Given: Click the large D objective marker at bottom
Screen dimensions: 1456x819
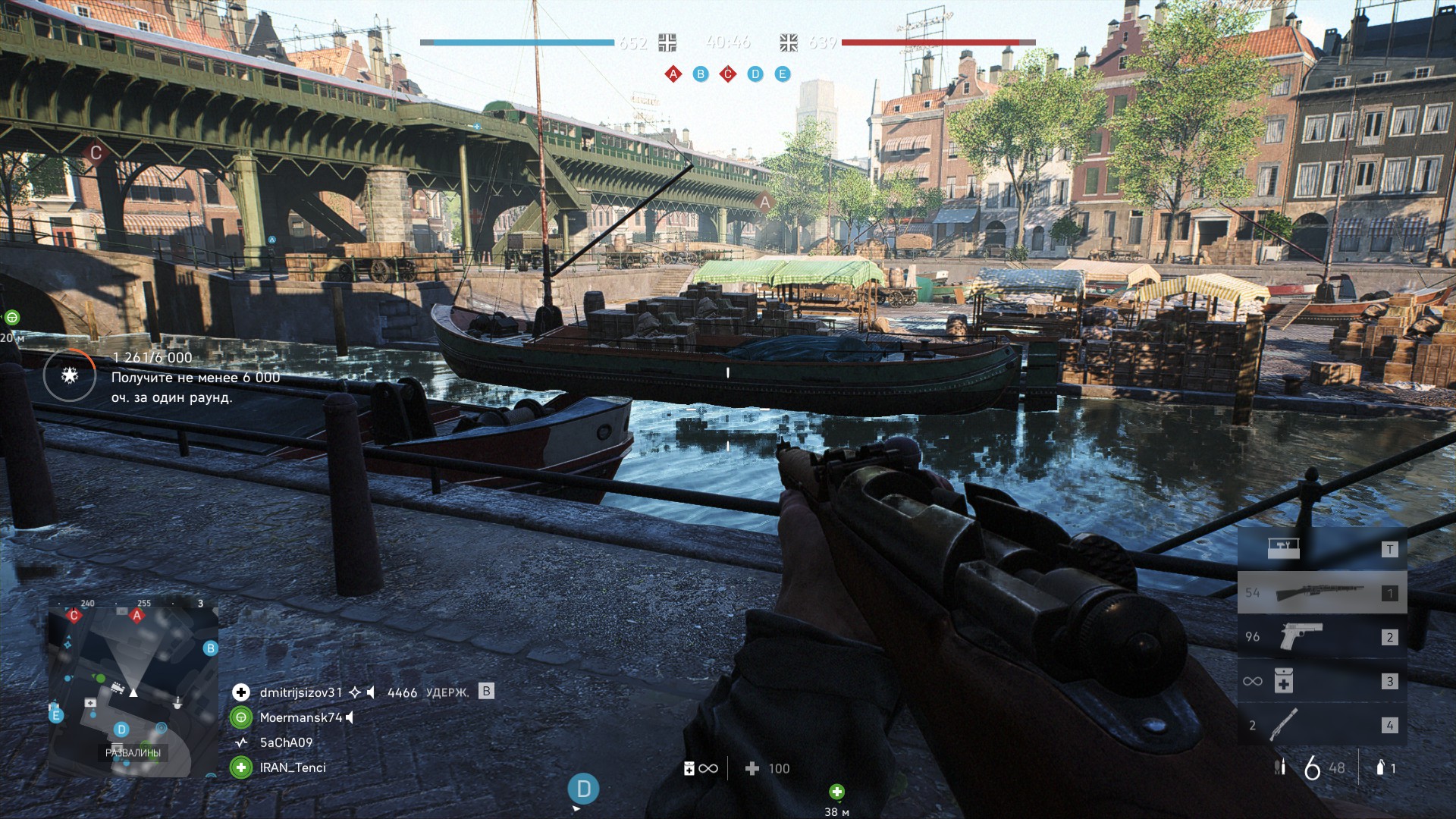Looking at the screenshot, I should point(583,789).
